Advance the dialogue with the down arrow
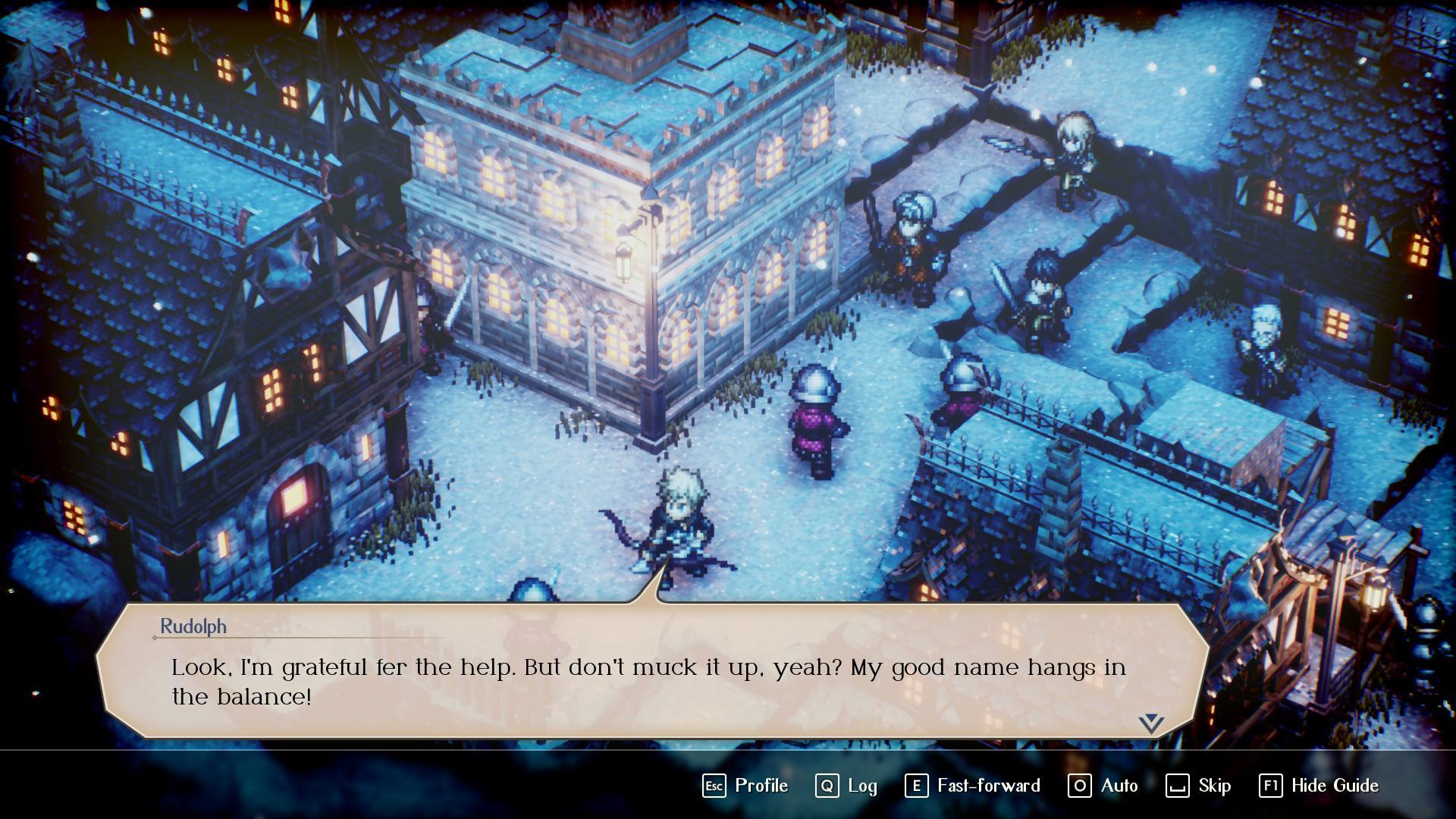This screenshot has height=819, width=1456. point(1150,723)
